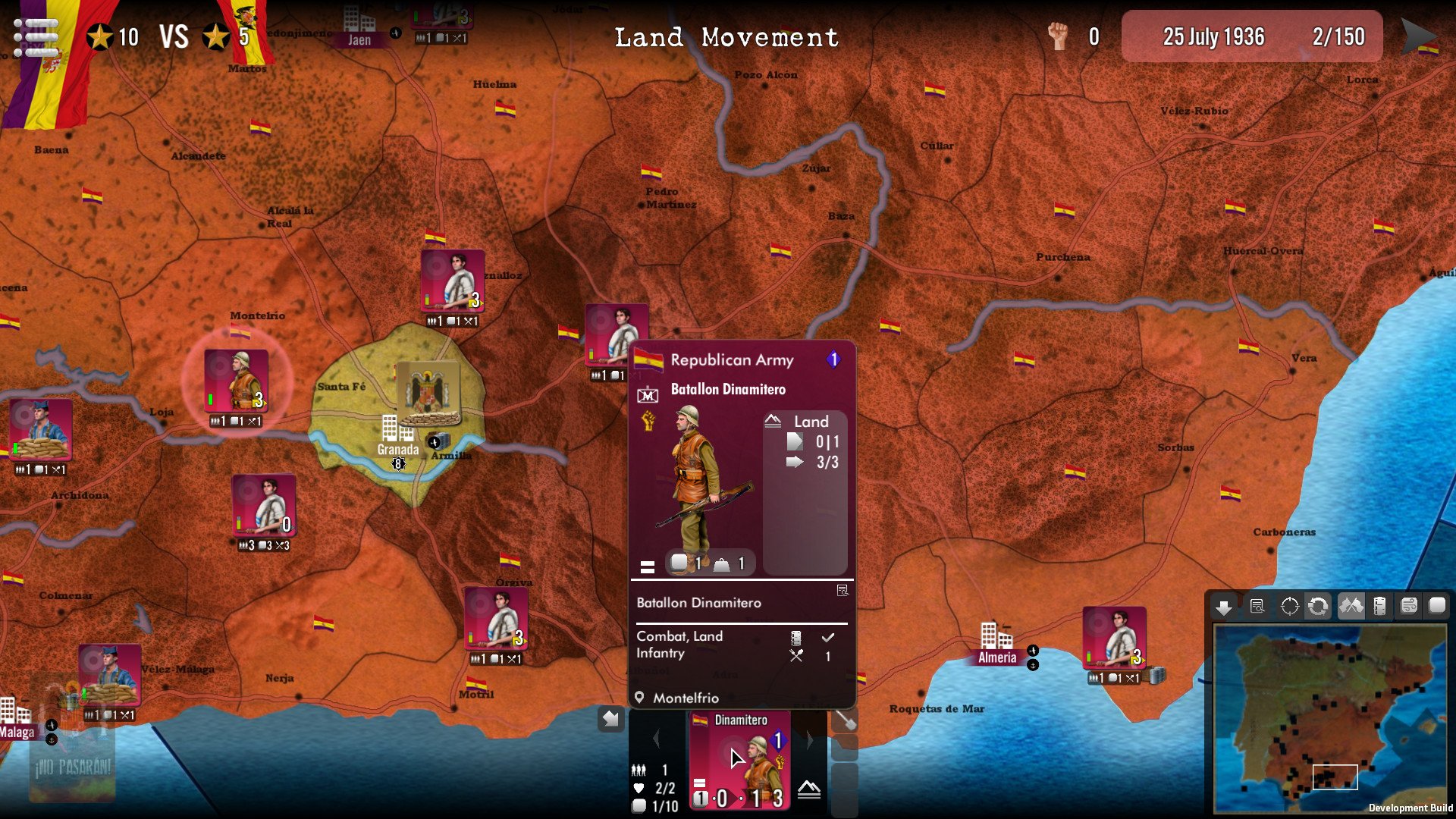Open the hamburger main menu
This screenshot has height=819, width=1456.
(36, 38)
